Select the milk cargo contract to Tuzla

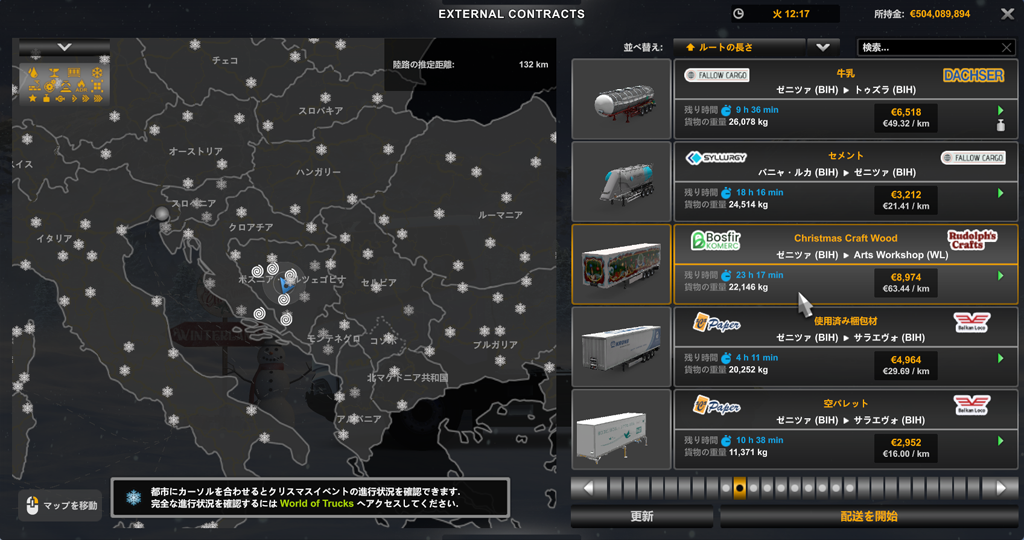click(845, 98)
